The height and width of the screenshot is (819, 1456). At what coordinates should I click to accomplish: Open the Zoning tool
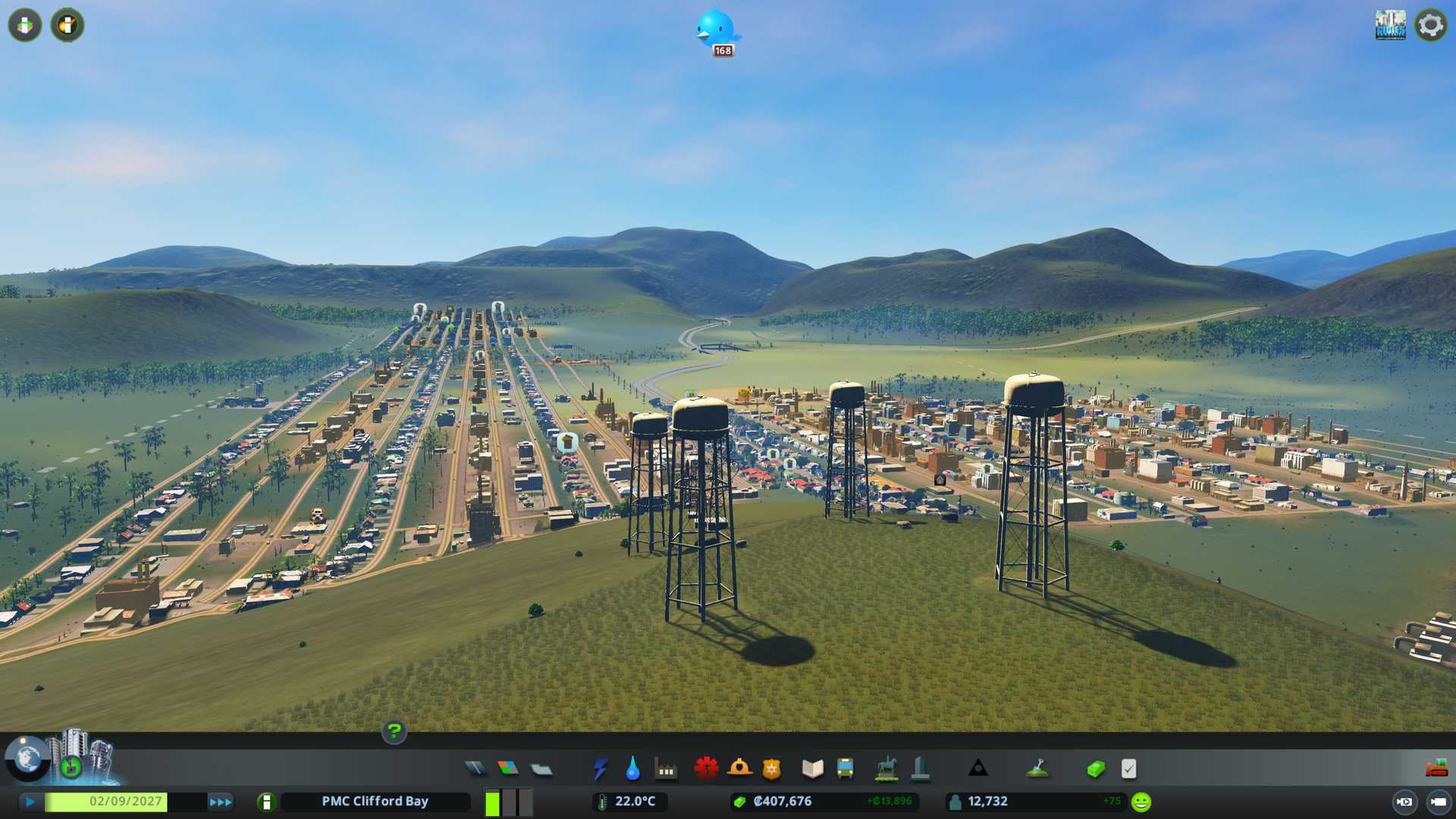click(x=508, y=769)
